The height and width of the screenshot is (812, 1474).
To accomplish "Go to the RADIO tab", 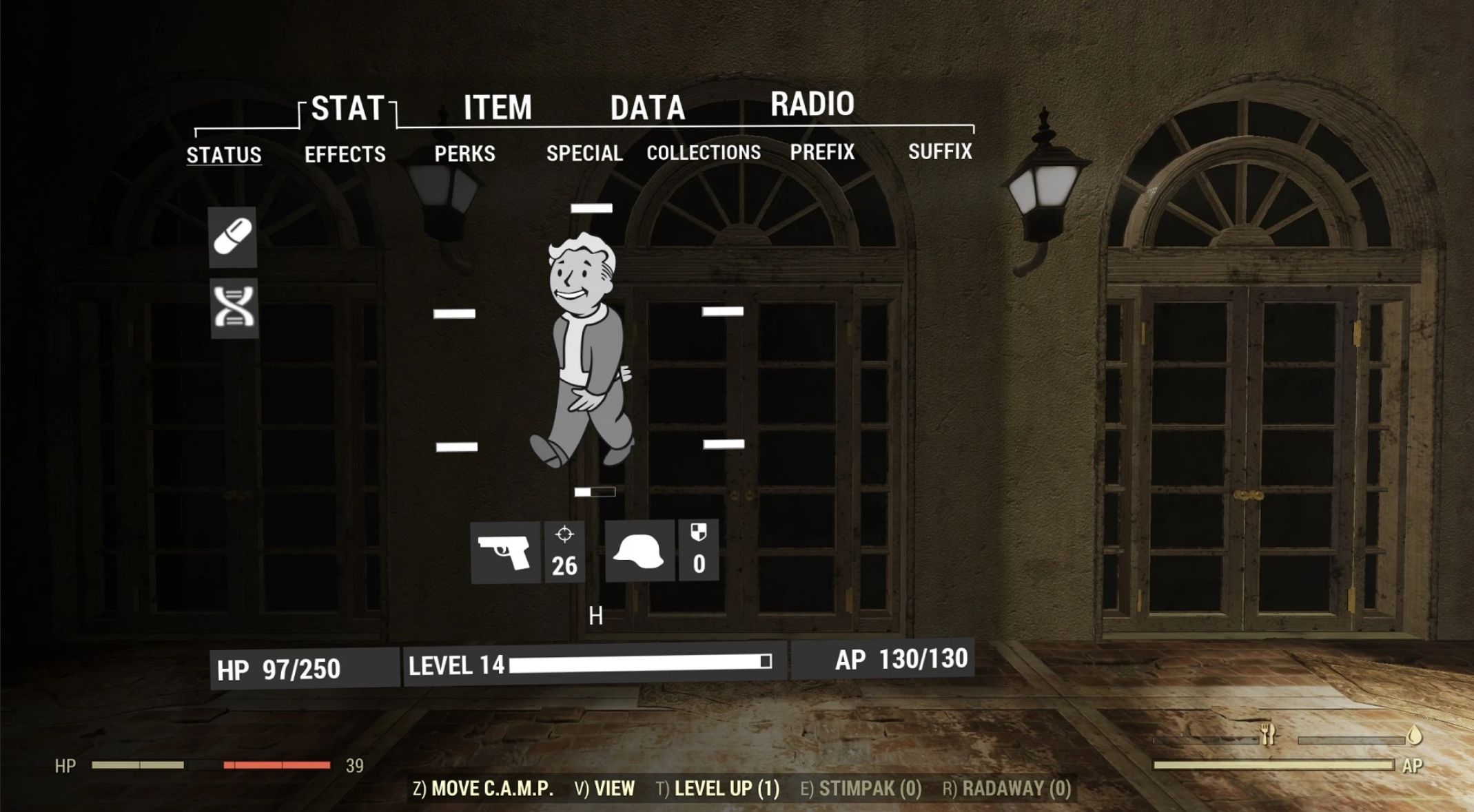I will tap(812, 105).
